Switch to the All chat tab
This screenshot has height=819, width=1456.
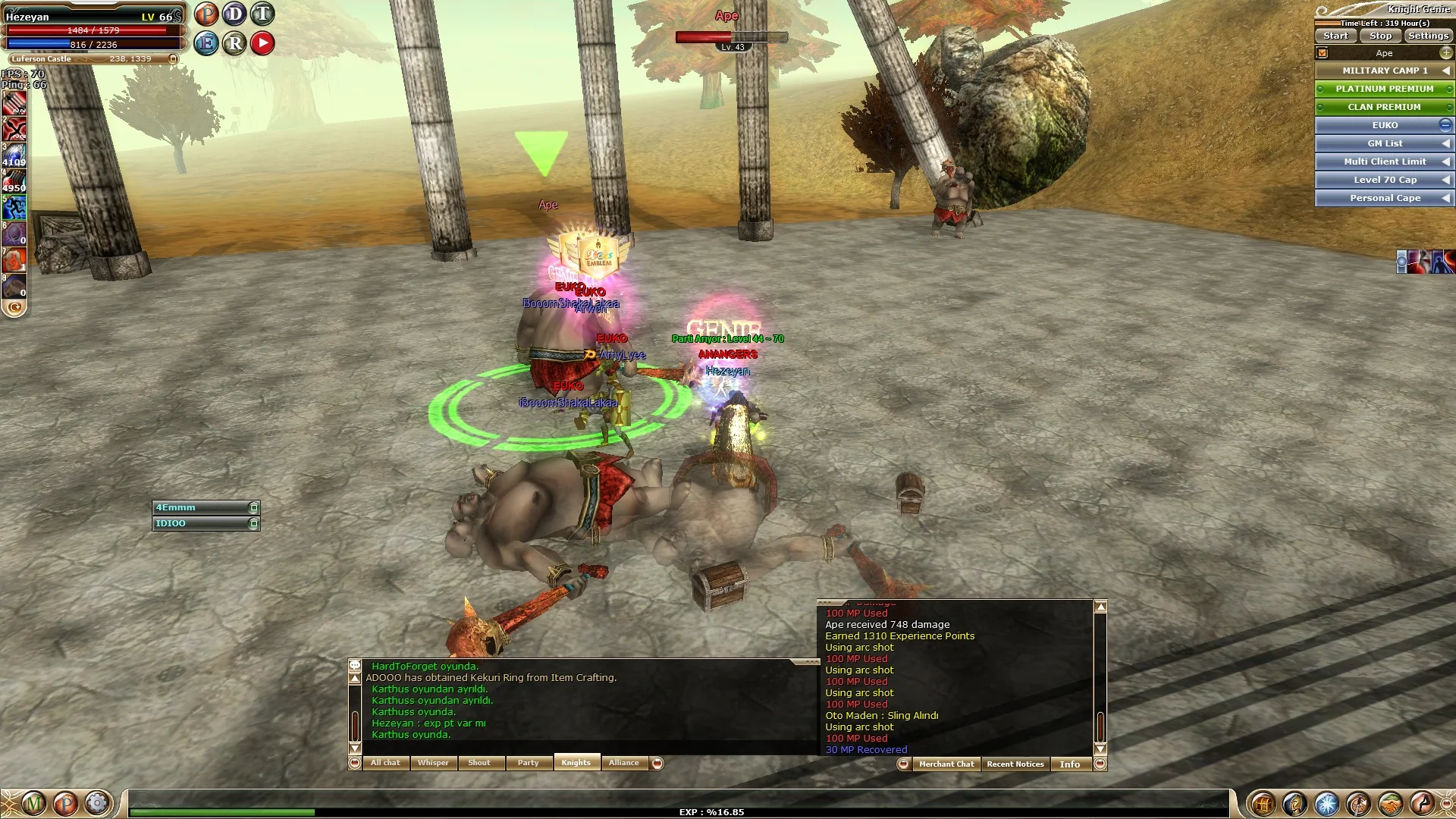coord(385,763)
